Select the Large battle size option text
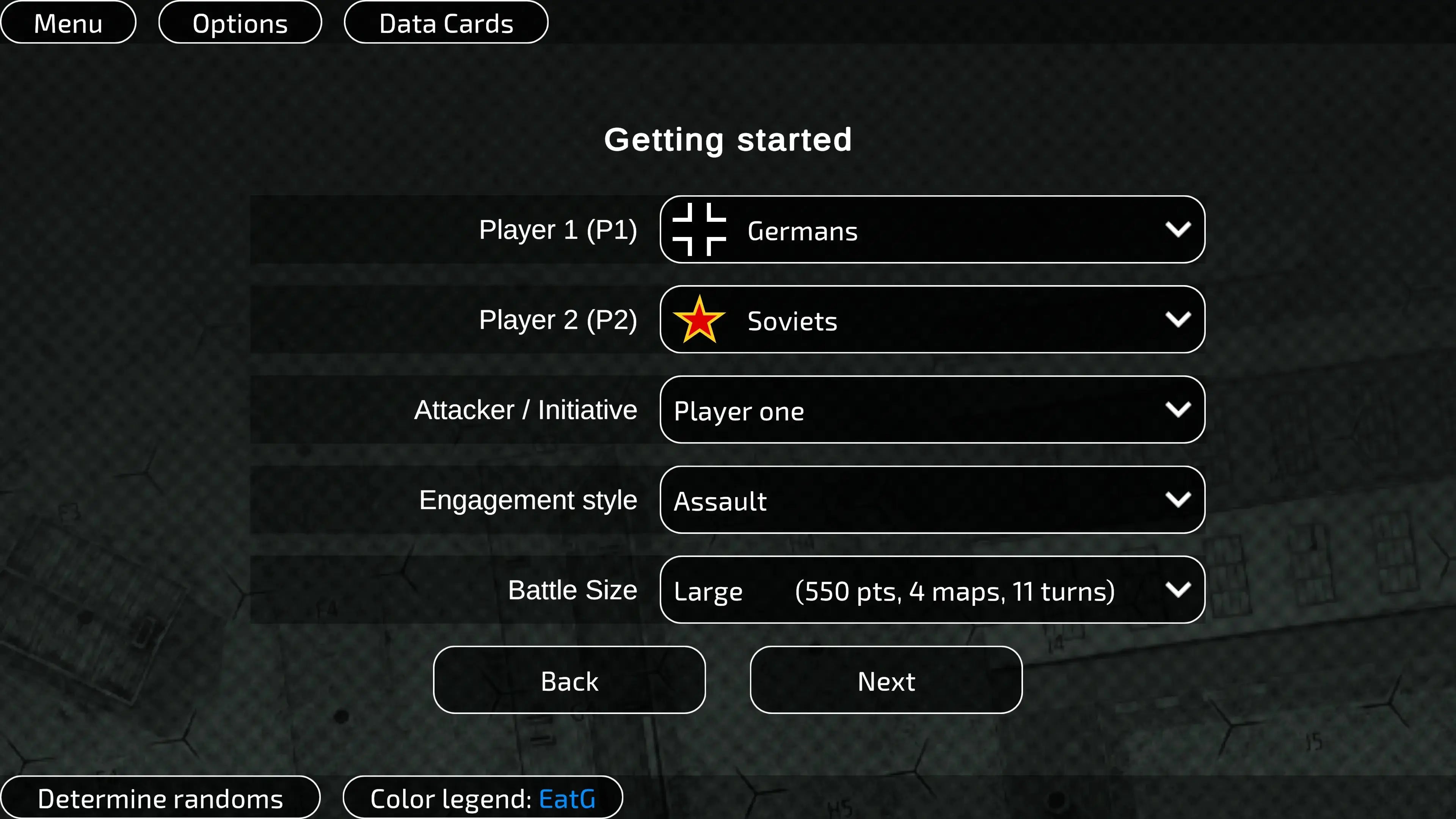Screen dimensions: 1456x819 708,591
